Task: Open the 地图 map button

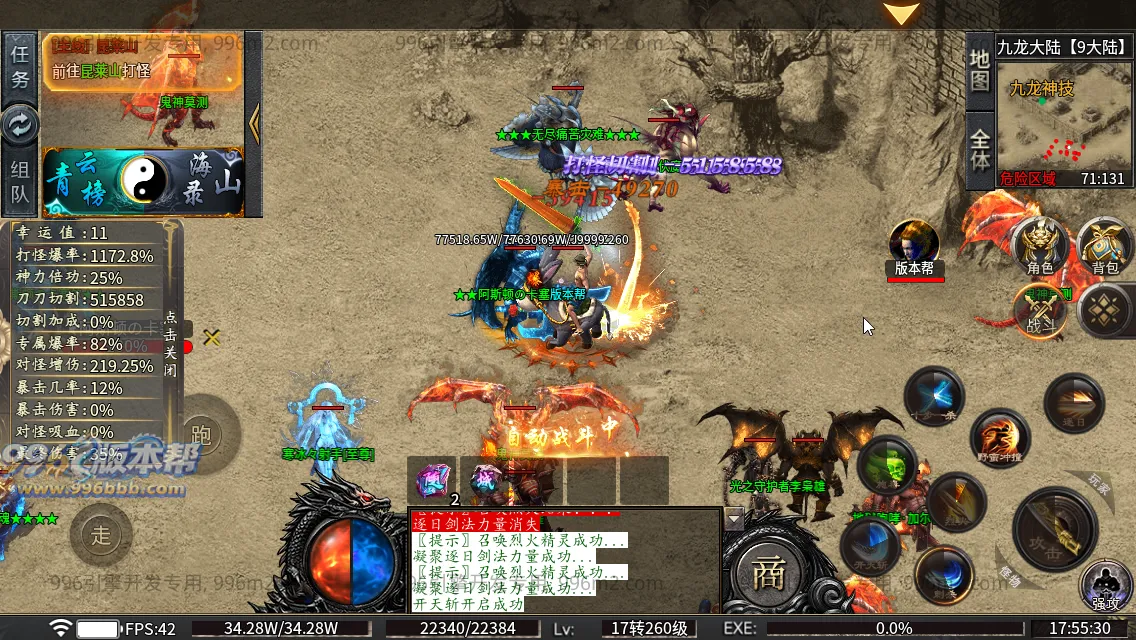Action: point(980,68)
